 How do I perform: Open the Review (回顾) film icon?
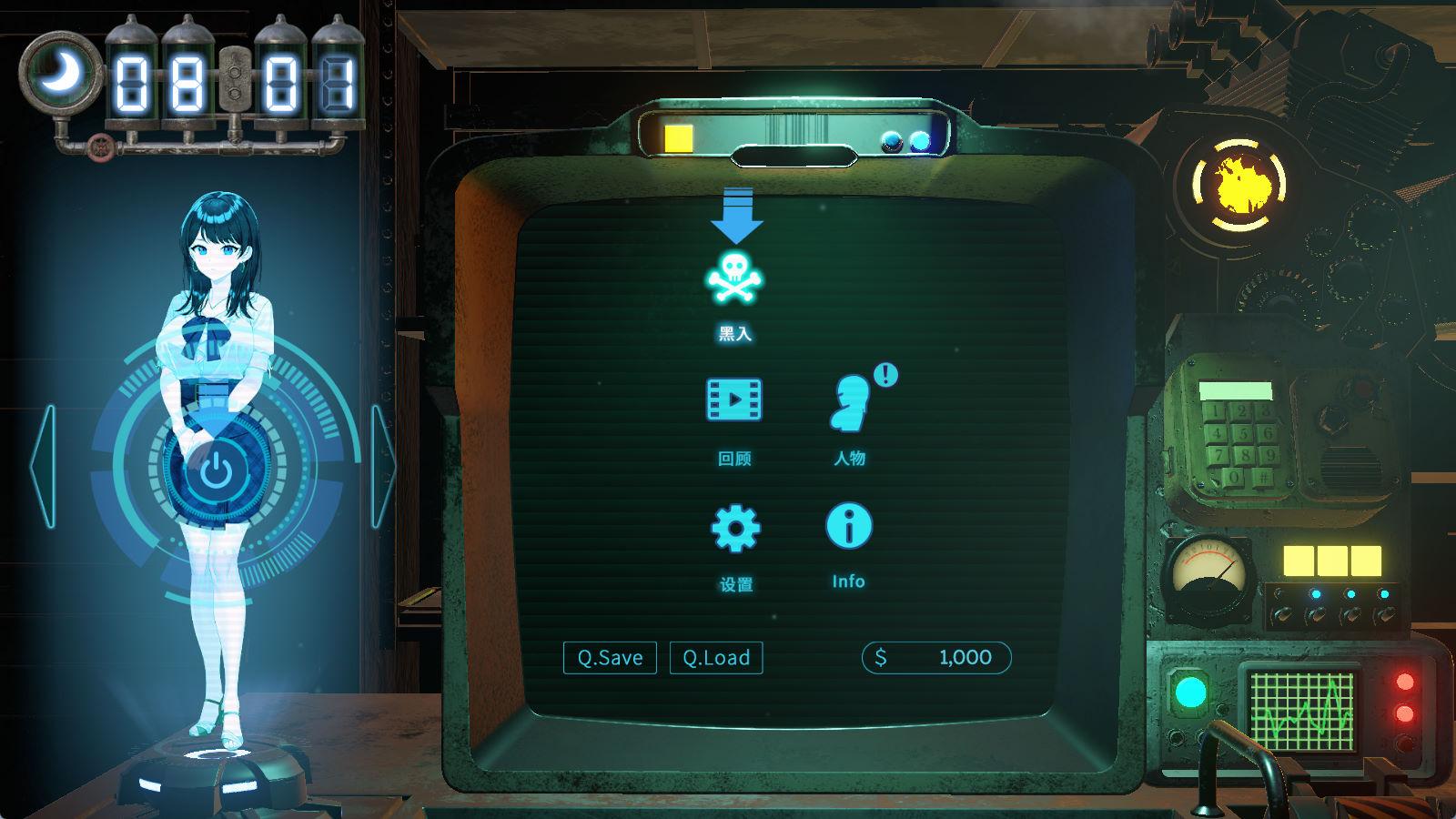[x=734, y=399]
